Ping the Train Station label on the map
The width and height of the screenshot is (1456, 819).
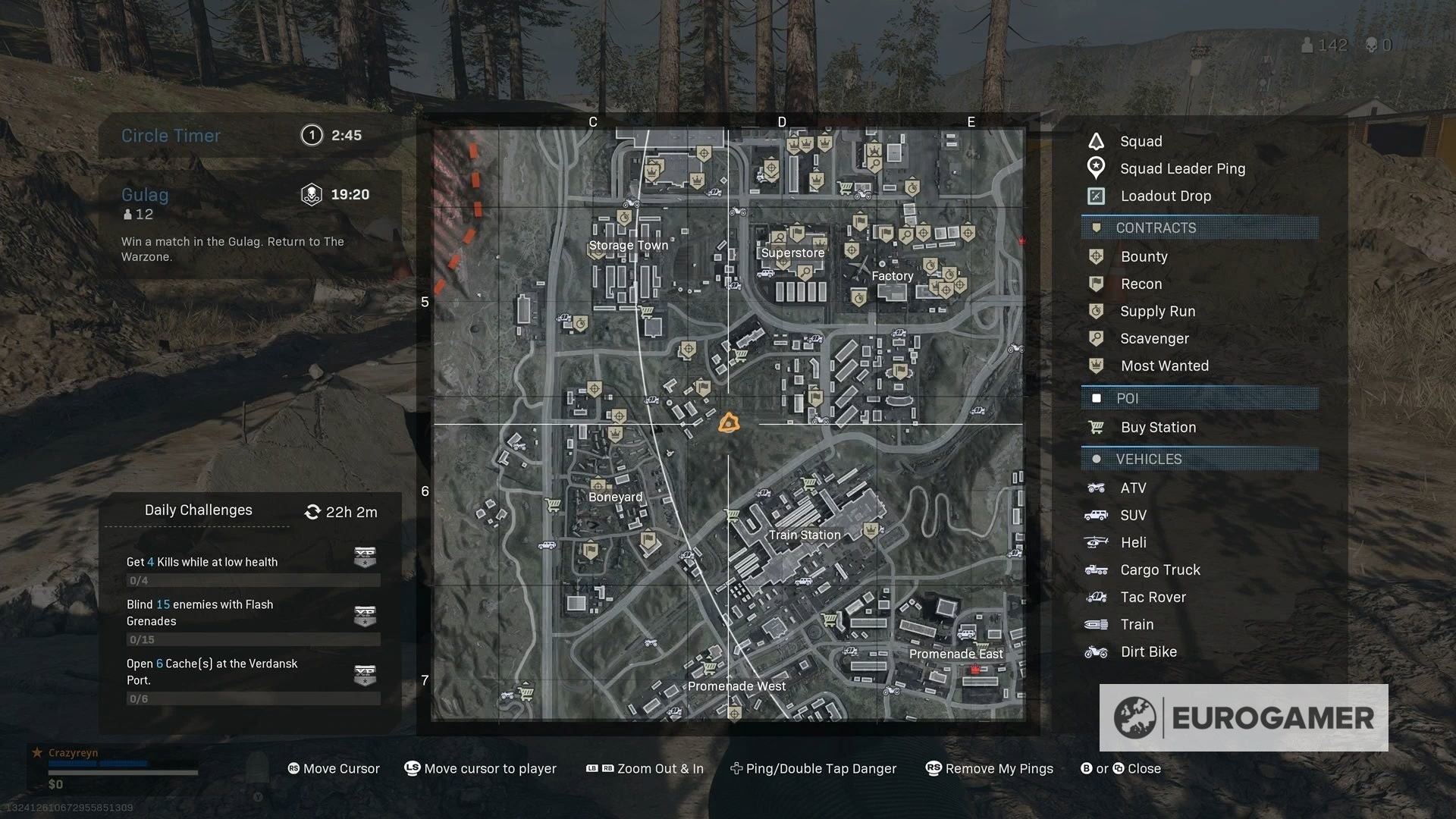coord(804,535)
